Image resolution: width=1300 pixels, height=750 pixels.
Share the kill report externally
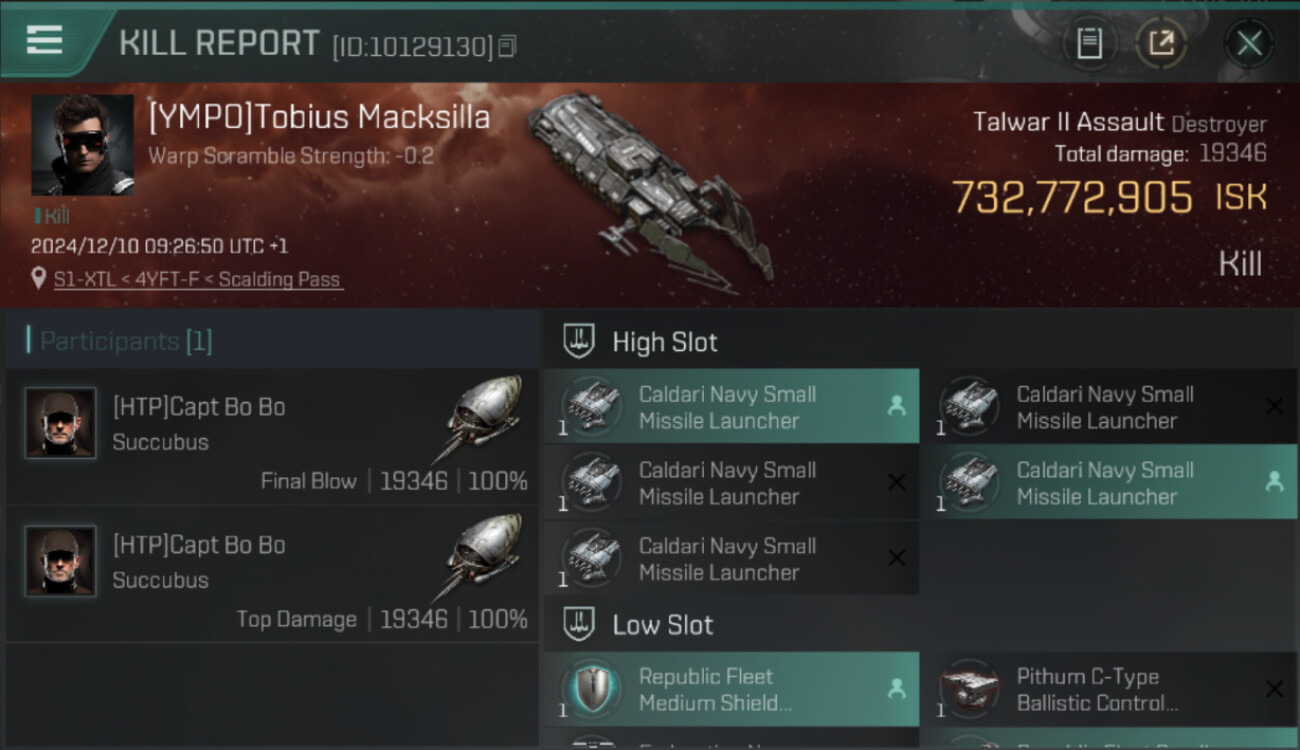(x=1161, y=43)
